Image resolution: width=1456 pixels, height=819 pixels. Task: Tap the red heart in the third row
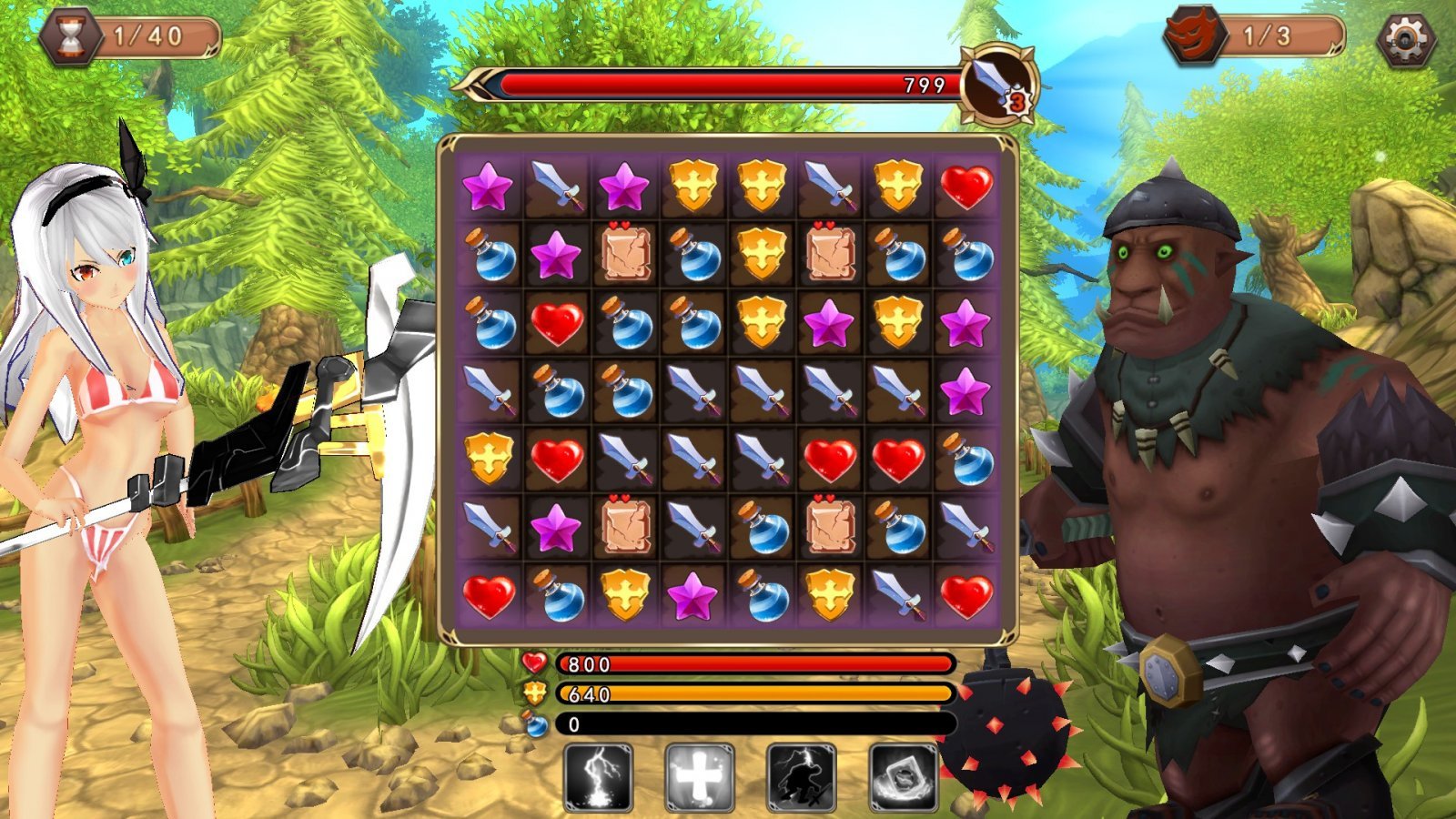pos(556,323)
